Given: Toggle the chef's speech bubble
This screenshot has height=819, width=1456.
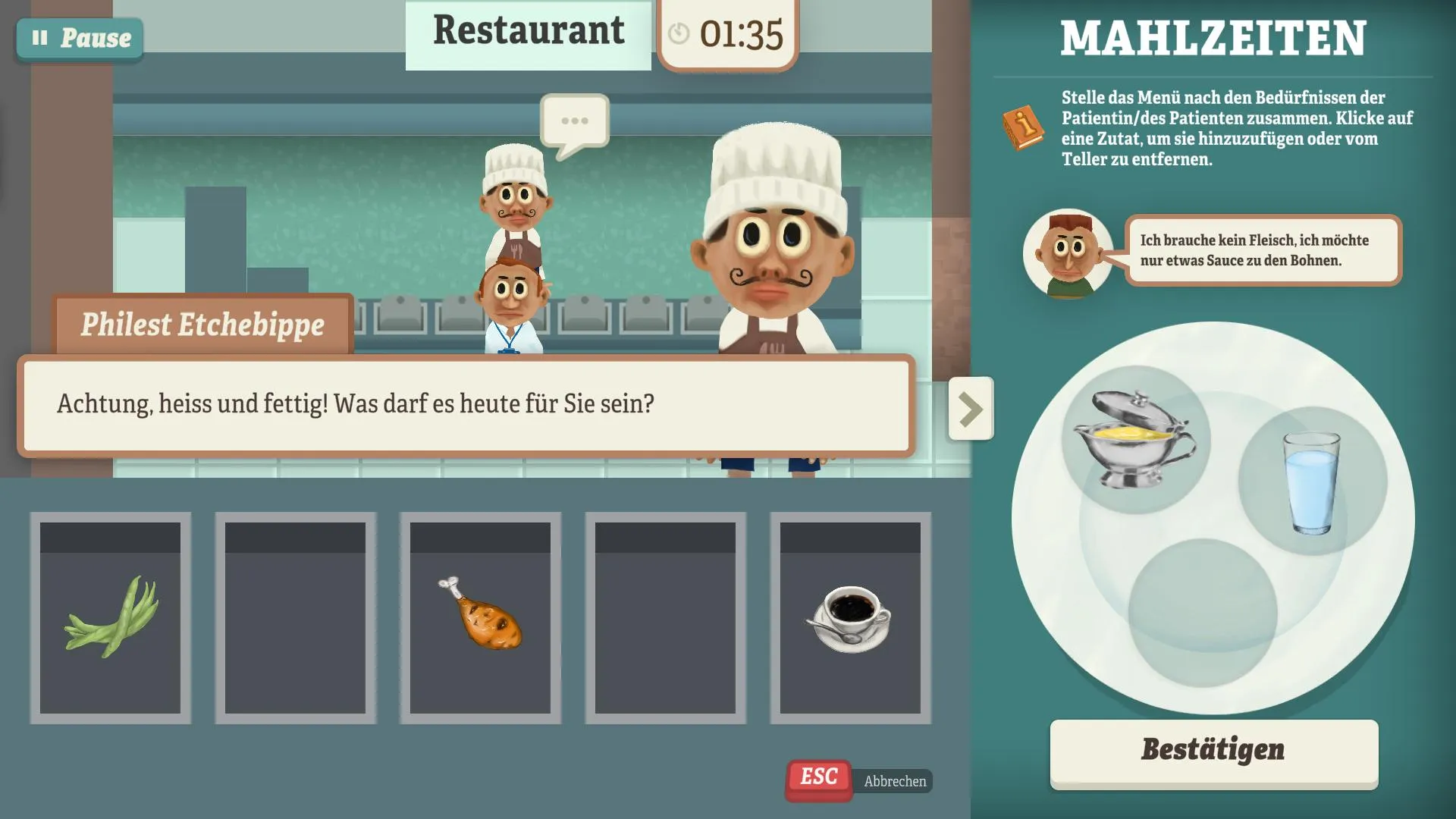Looking at the screenshot, I should 575,121.
